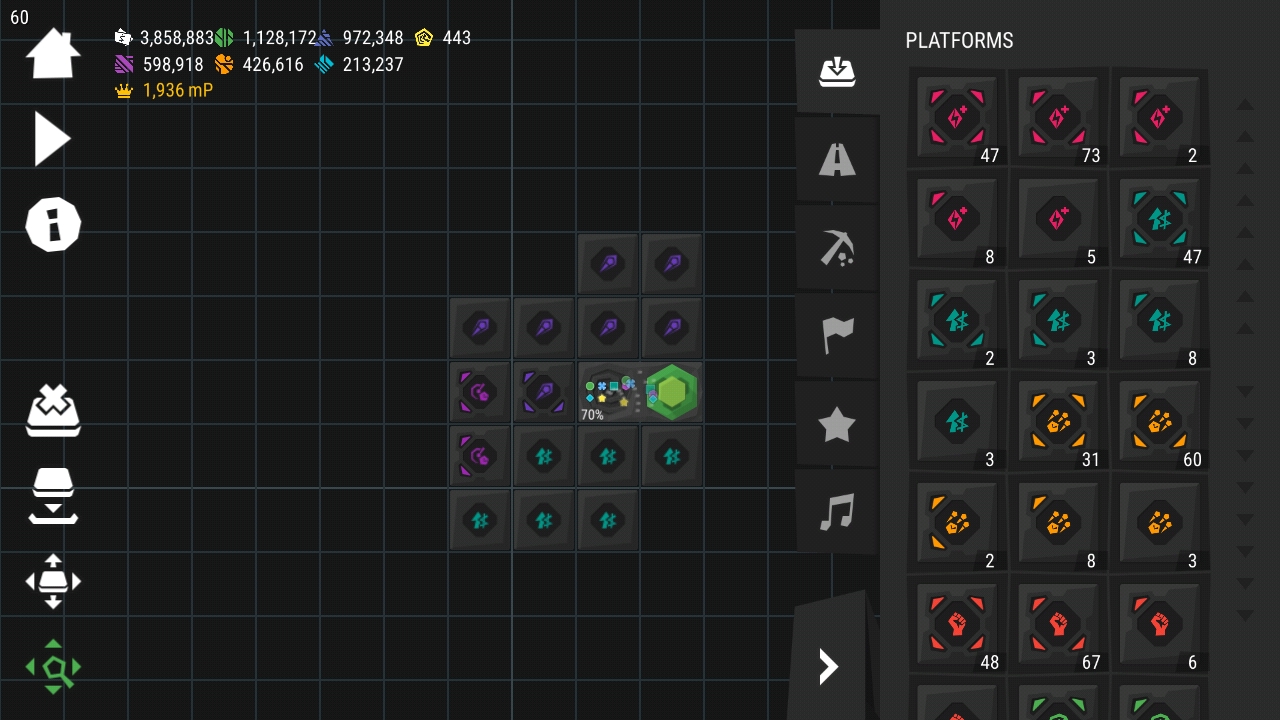The height and width of the screenshot is (720, 1280).
Task: Open the pickaxe mining tab
Action: coord(837,247)
